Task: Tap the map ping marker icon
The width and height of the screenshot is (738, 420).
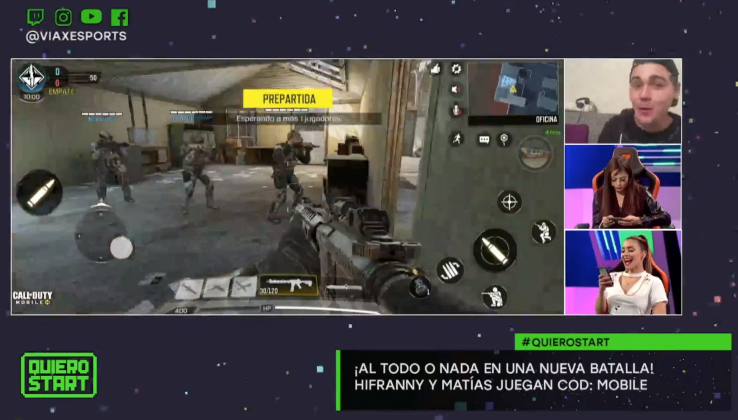Action: [x=505, y=140]
